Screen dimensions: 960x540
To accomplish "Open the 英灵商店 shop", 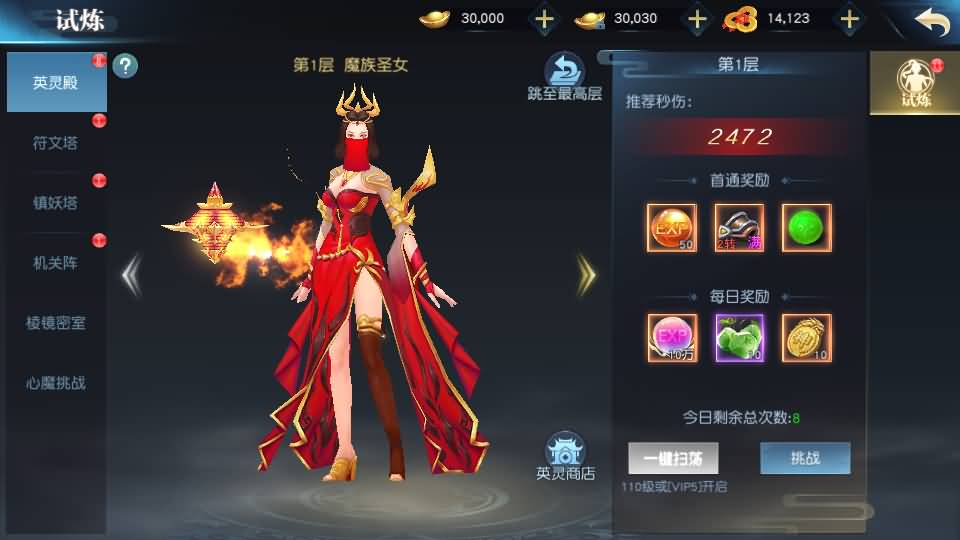I will tap(565, 457).
